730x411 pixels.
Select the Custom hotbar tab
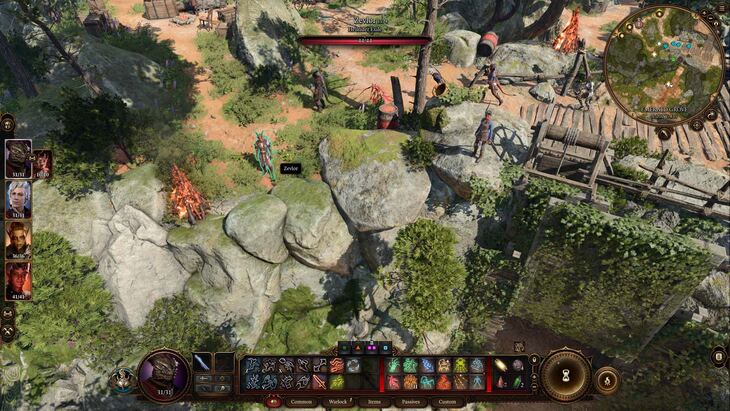pyautogui.click(x=447, y=401)
